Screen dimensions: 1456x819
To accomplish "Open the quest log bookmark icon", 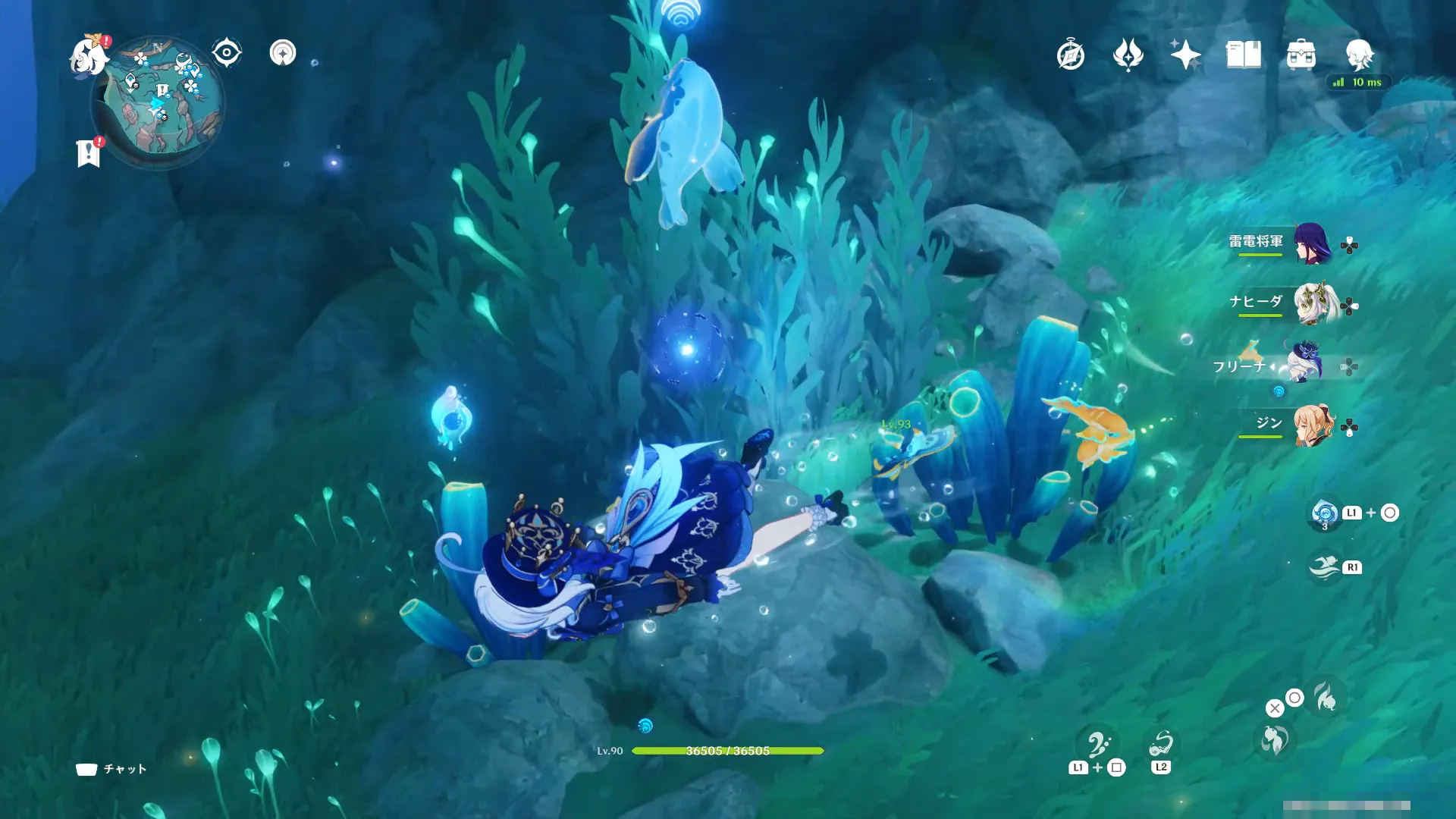I will coord(89,153).
